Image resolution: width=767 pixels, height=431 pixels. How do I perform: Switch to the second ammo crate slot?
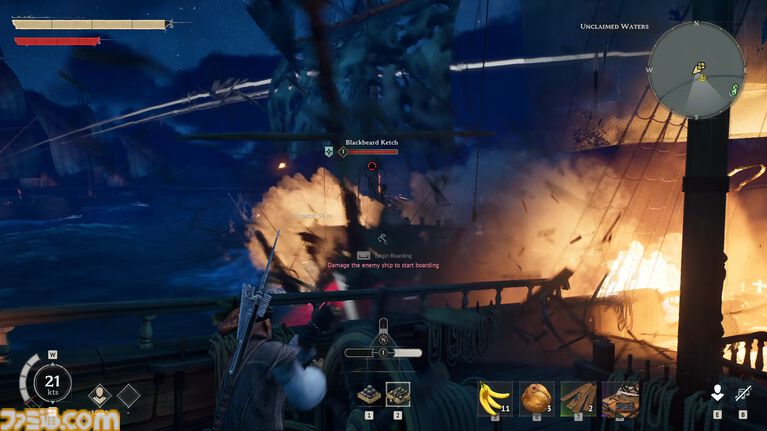coord(397,395)
